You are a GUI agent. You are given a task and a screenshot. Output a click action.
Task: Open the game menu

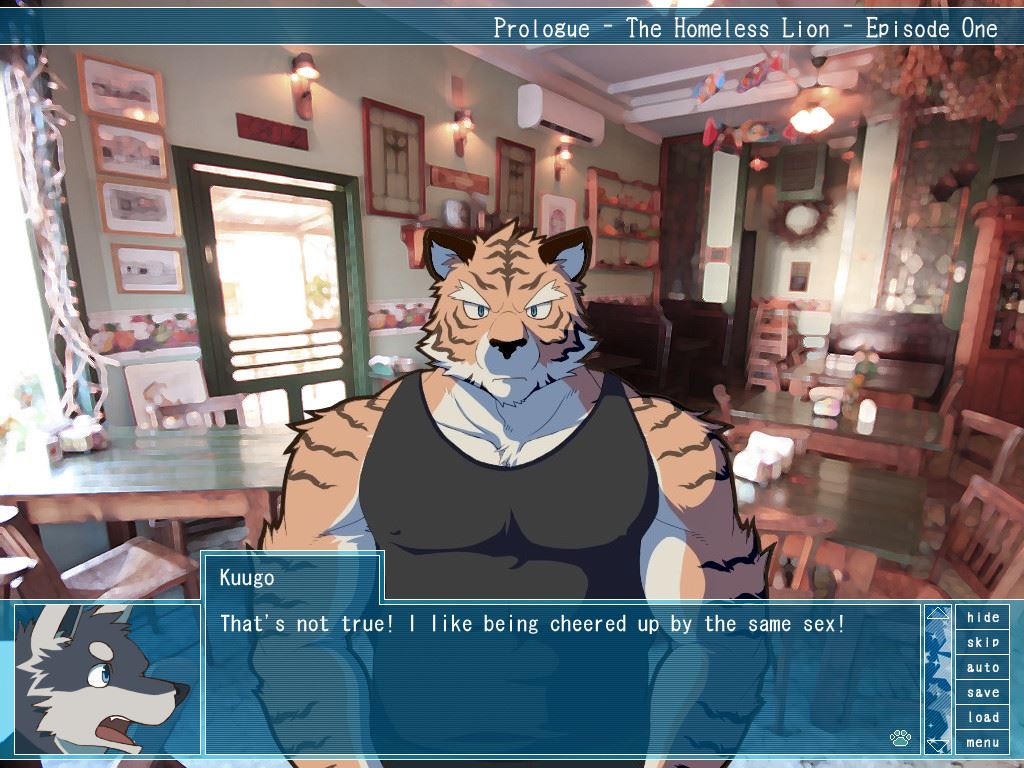tap(982, 742)
